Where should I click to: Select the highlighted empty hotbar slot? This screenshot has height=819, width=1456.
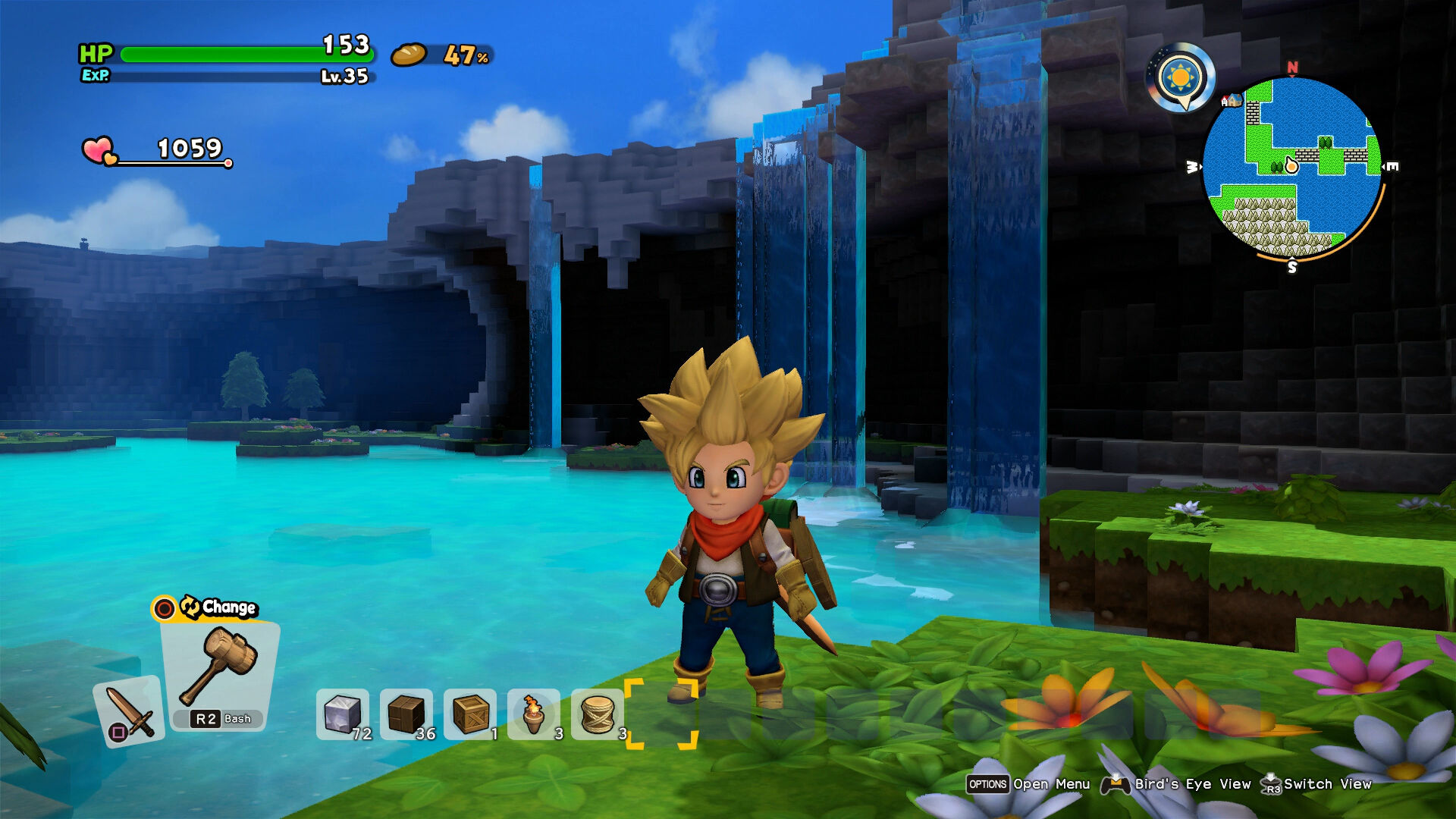click(x=661, y=714)
